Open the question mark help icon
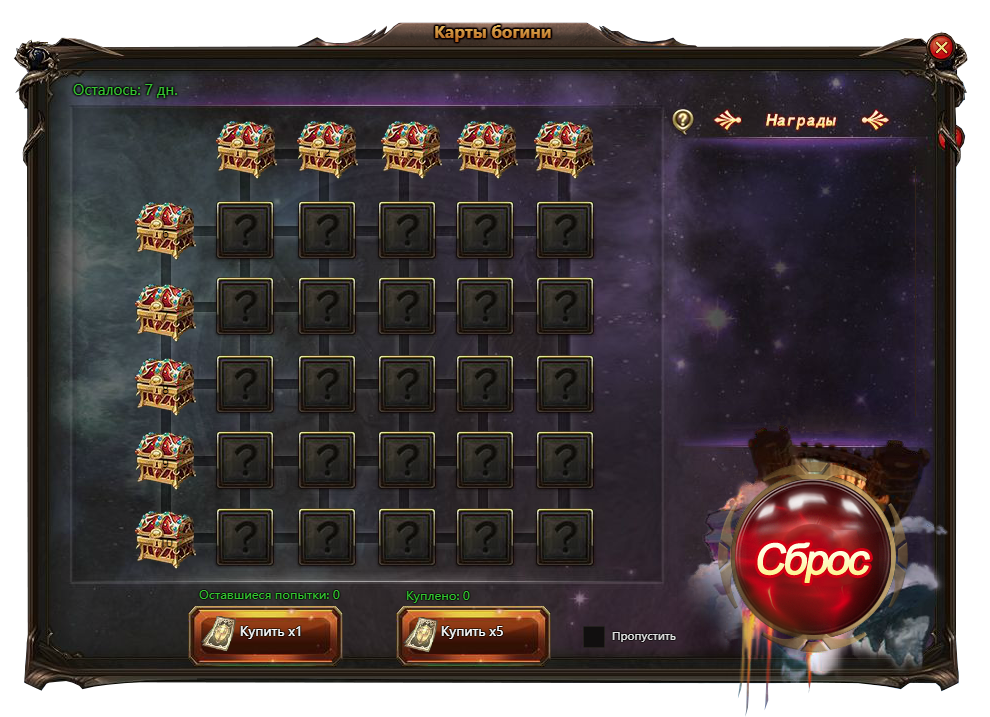The height and width of the screenshot is (717, 990). [x=683, y=120]
